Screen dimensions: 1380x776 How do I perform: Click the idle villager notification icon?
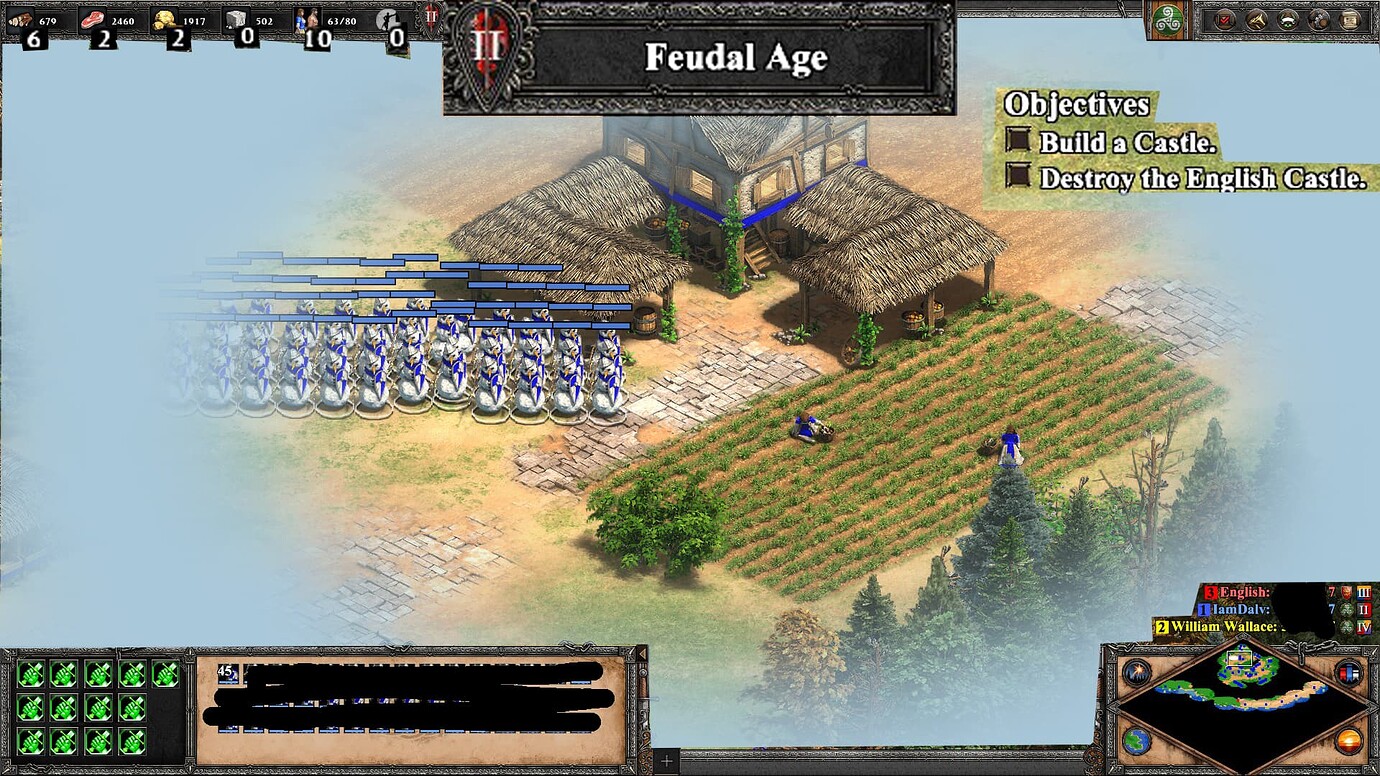[x=388, y=18]
